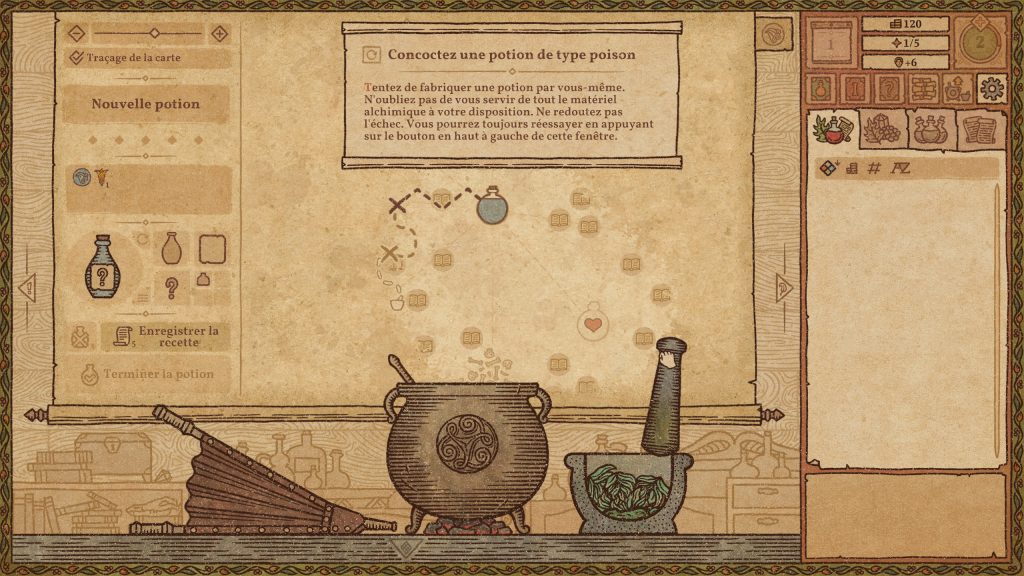The width and height of the screenshot is (1024, 576).
Task: Open the settings gear menu
Action: coord(991,88)
